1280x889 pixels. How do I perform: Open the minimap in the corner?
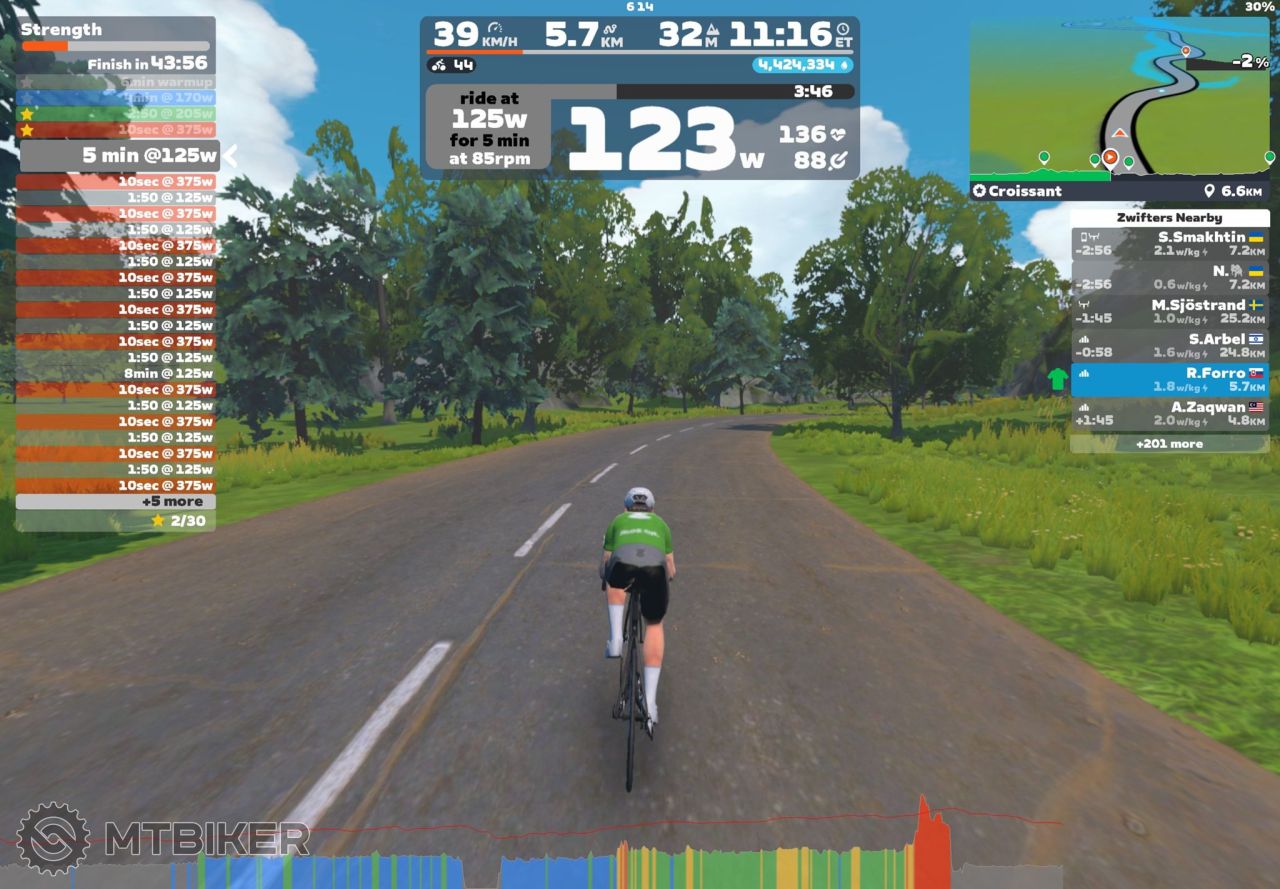click(1121, 98)
